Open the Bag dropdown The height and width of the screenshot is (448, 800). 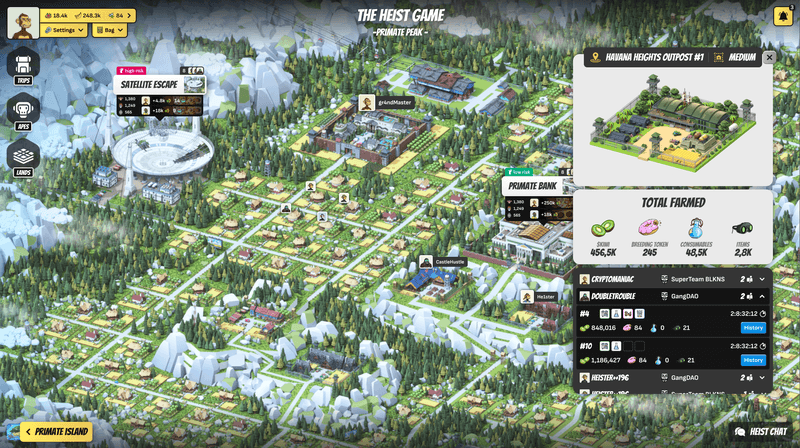[109, 30]
